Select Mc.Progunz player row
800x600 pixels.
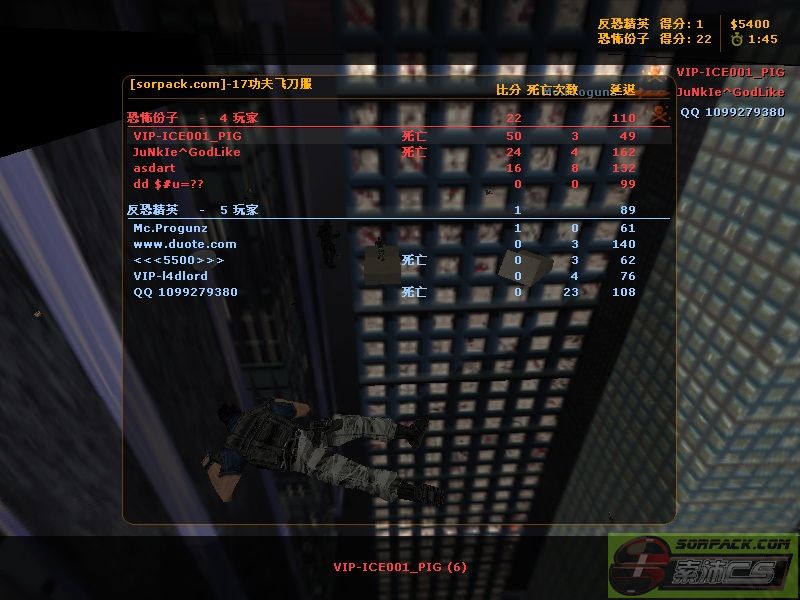(x=171, y=228)
